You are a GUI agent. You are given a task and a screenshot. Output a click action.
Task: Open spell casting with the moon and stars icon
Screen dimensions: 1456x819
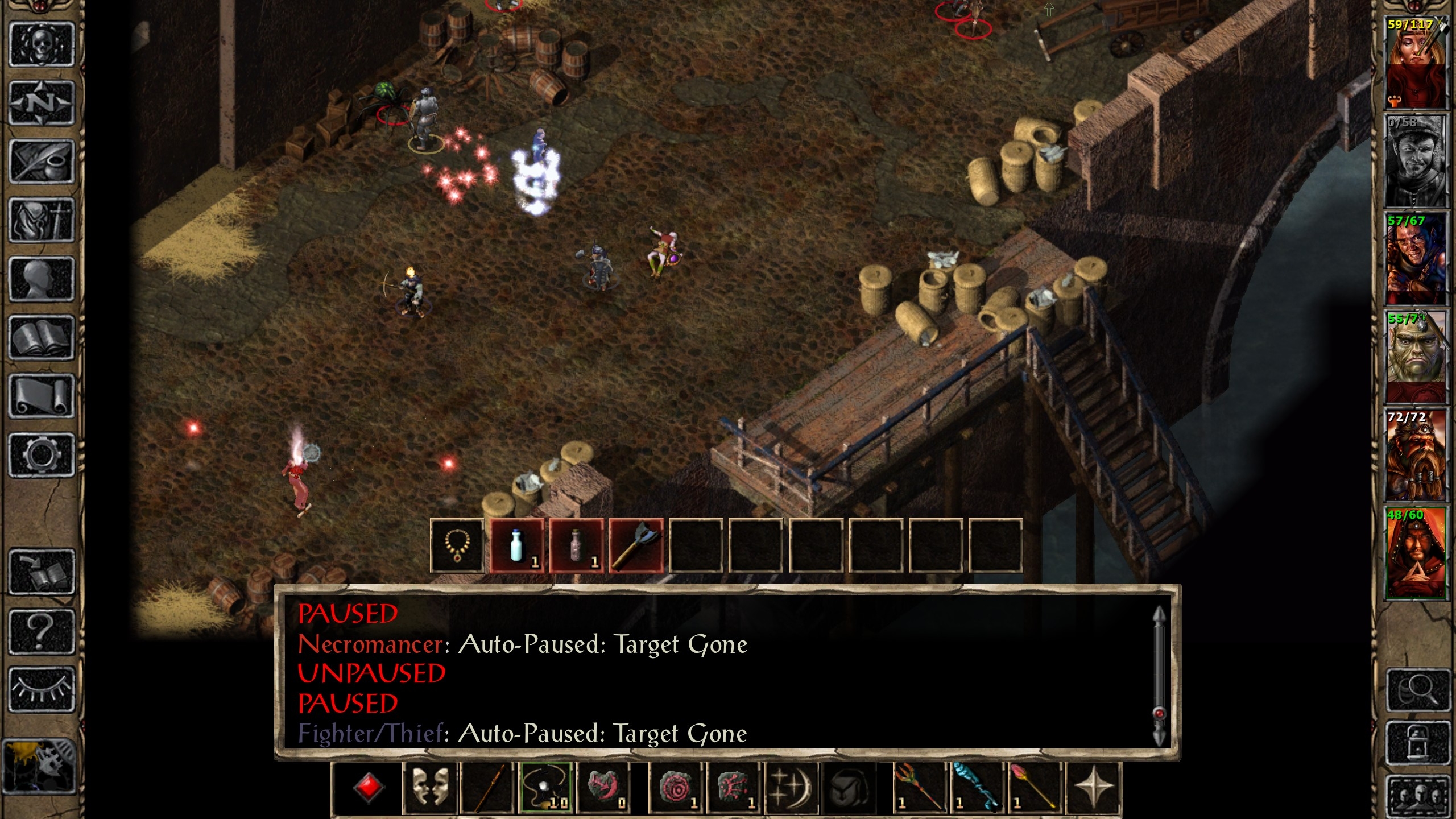(792, 788)
